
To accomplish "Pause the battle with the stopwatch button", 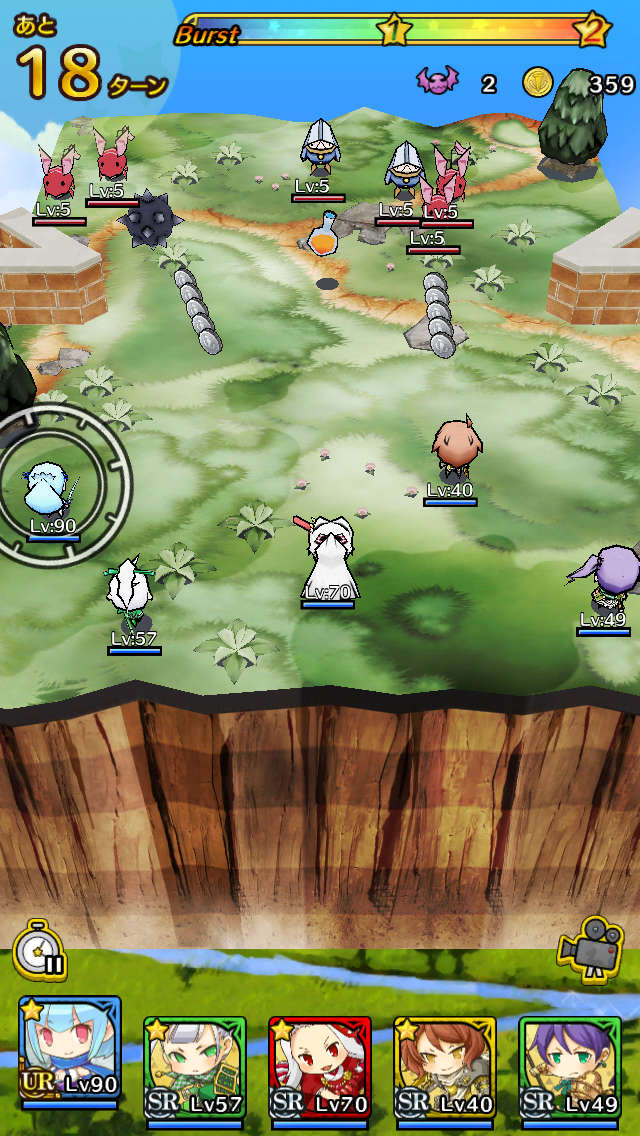I will click(x=39, y=948).
